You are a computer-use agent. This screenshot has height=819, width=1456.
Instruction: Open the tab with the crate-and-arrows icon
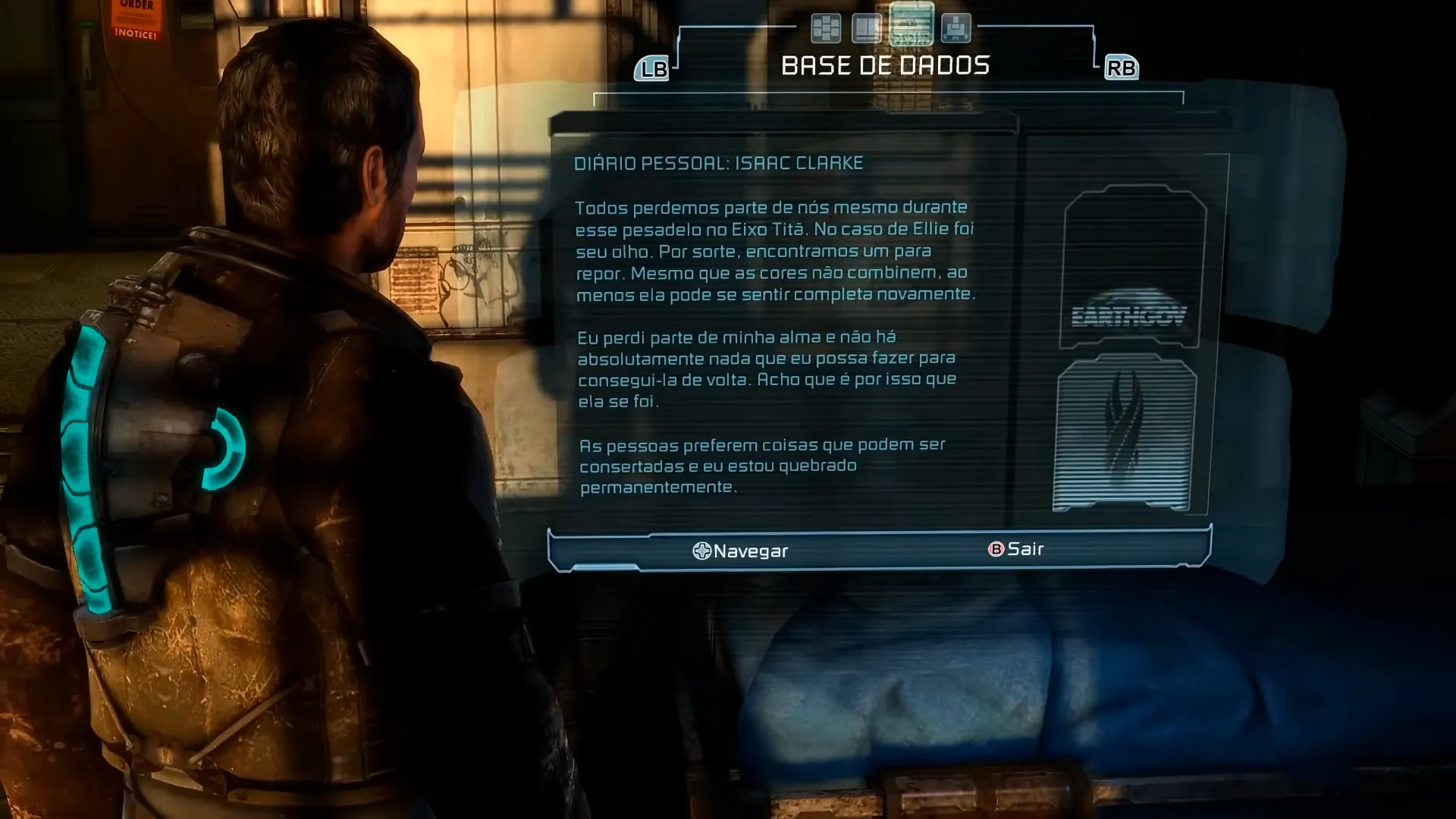coord(955,29)
